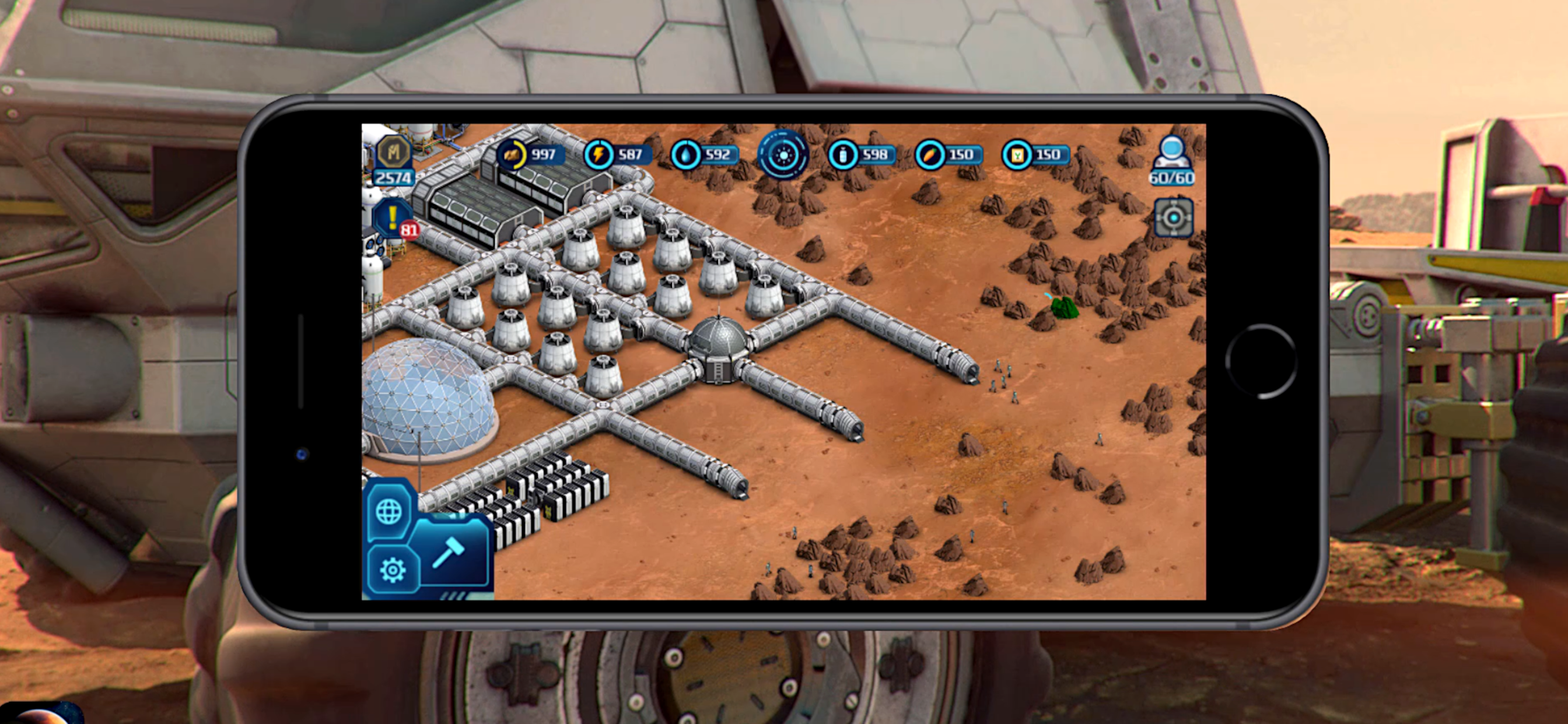Open the circular sun day-cycle dial
The height and width of the screenshot is (724, 1568).
point(783,154)
